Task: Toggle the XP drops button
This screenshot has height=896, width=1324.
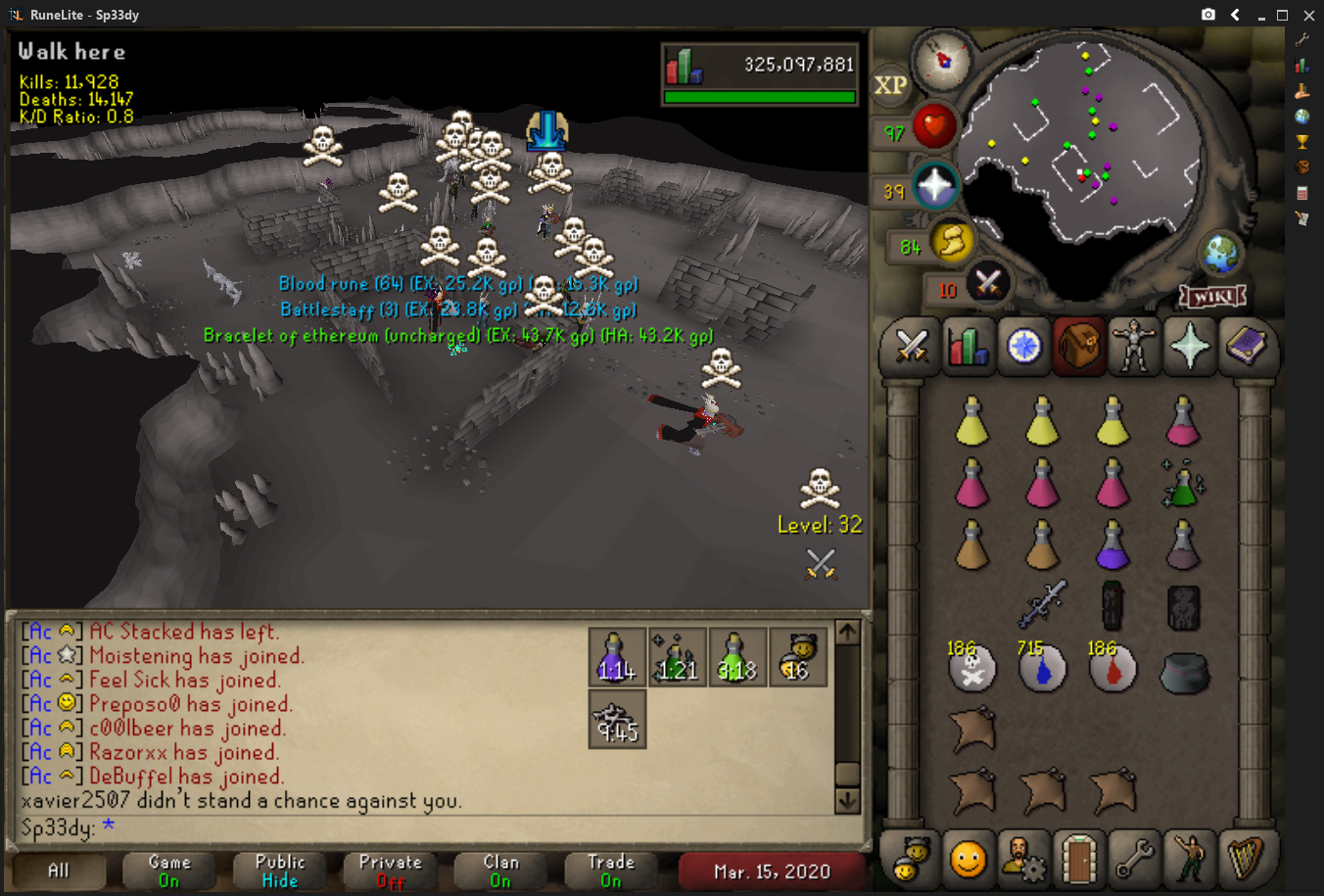Action: pyautogui.click(x=890, y=85)
